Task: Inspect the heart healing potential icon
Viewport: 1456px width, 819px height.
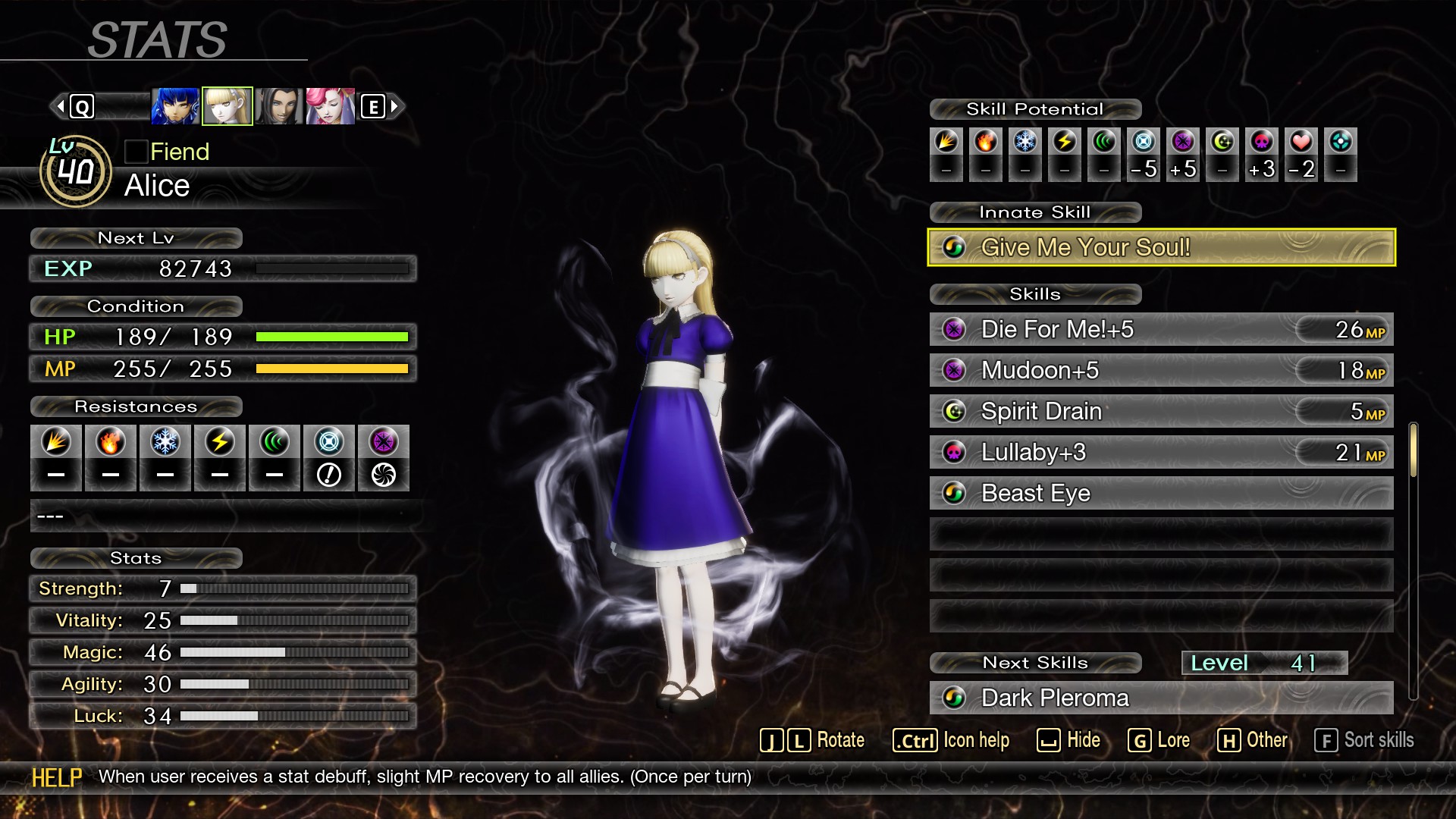Action: (x=1301, y=142)
